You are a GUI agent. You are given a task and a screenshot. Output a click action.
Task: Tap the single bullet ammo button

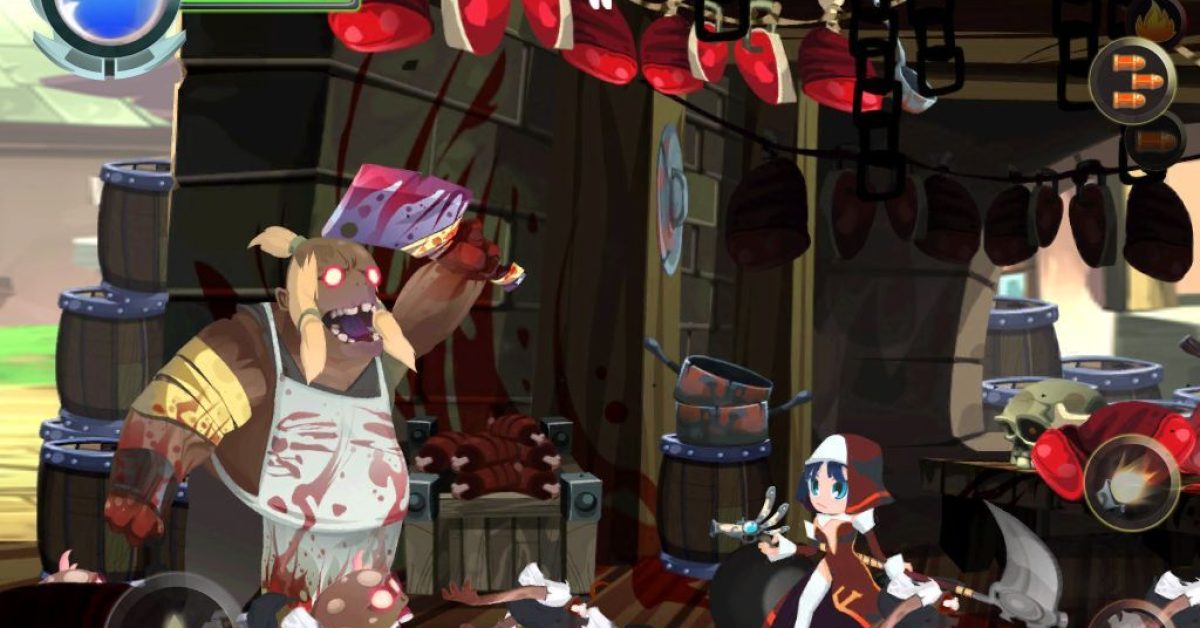coord(1154,141)
